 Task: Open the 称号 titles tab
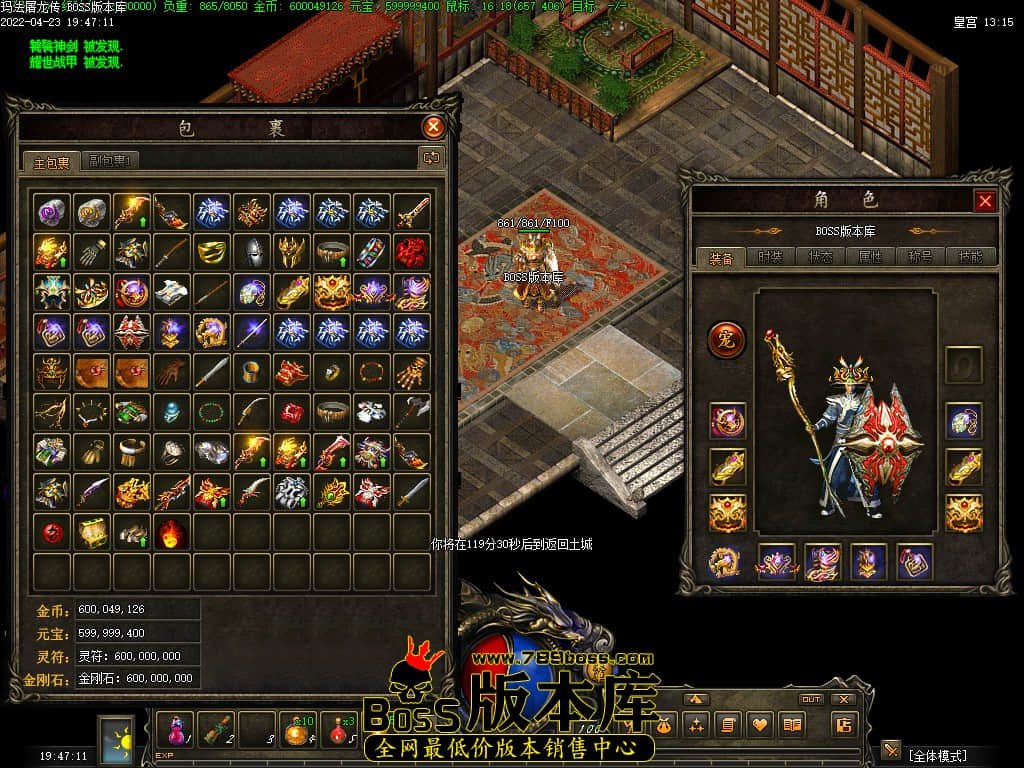[920, 257]
